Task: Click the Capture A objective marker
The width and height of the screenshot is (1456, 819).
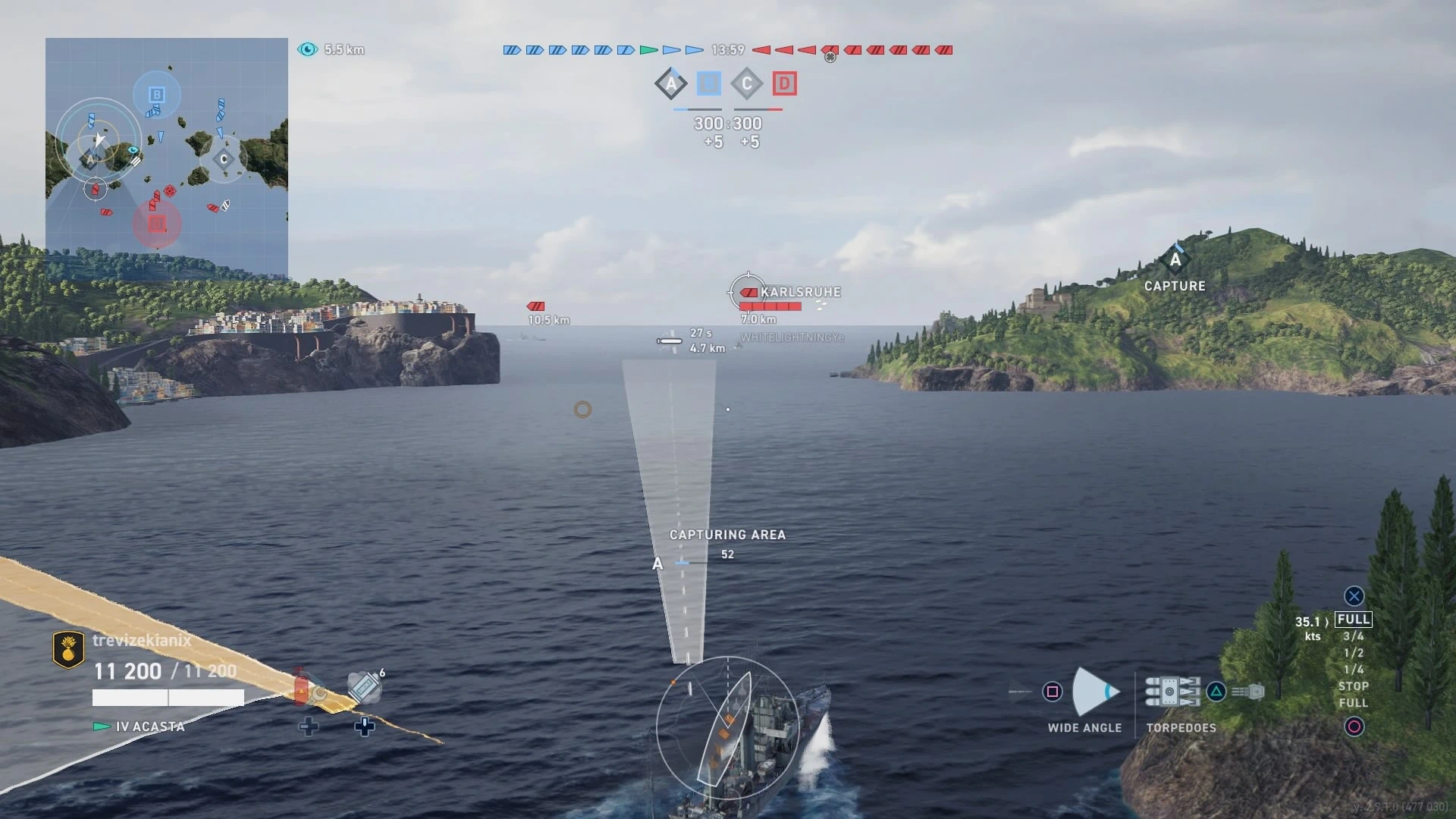Action: [1175, 262]
